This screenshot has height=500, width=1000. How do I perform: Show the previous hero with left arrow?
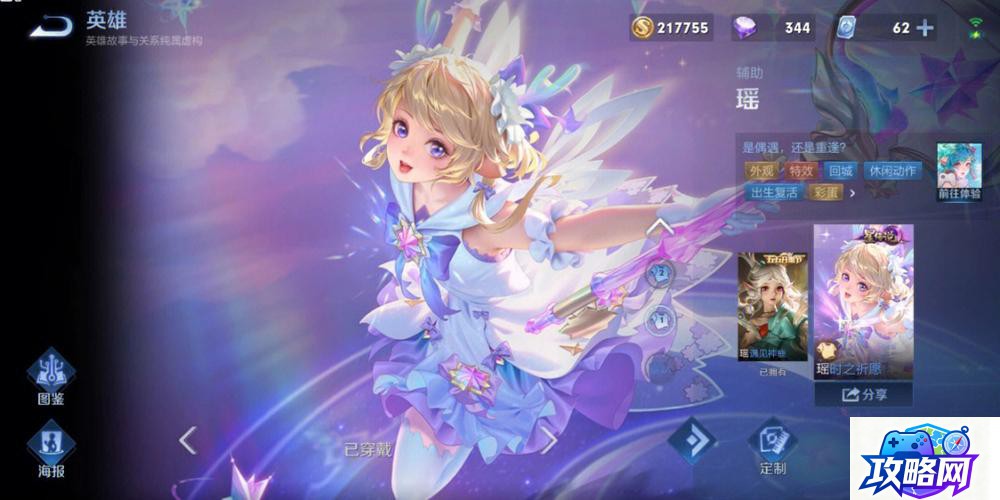[187, 438]
